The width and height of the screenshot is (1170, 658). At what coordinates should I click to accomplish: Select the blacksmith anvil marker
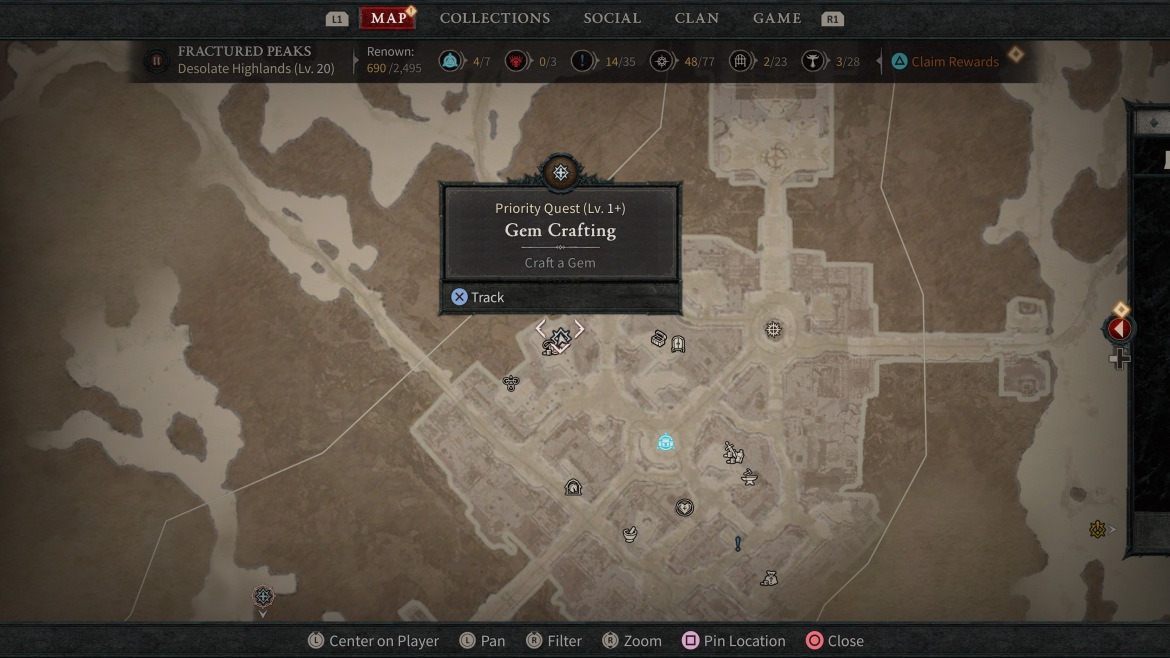coord(749,478)
